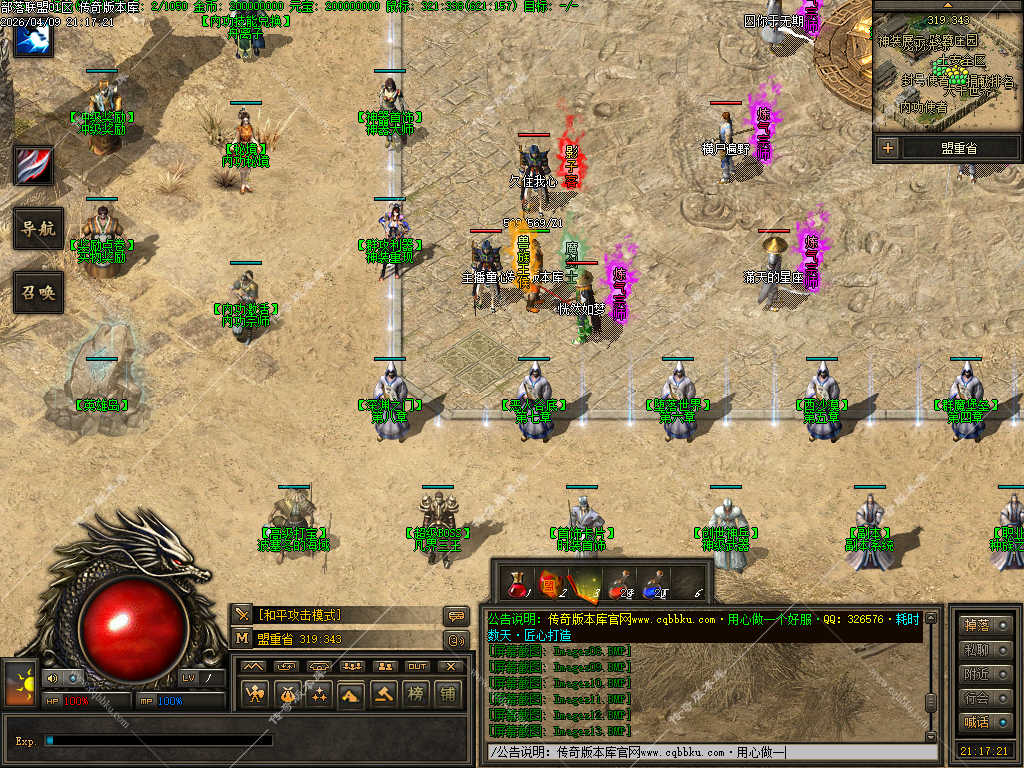Activate the blue lightning skill icon

pyautogui.click(x=33, y=39)
